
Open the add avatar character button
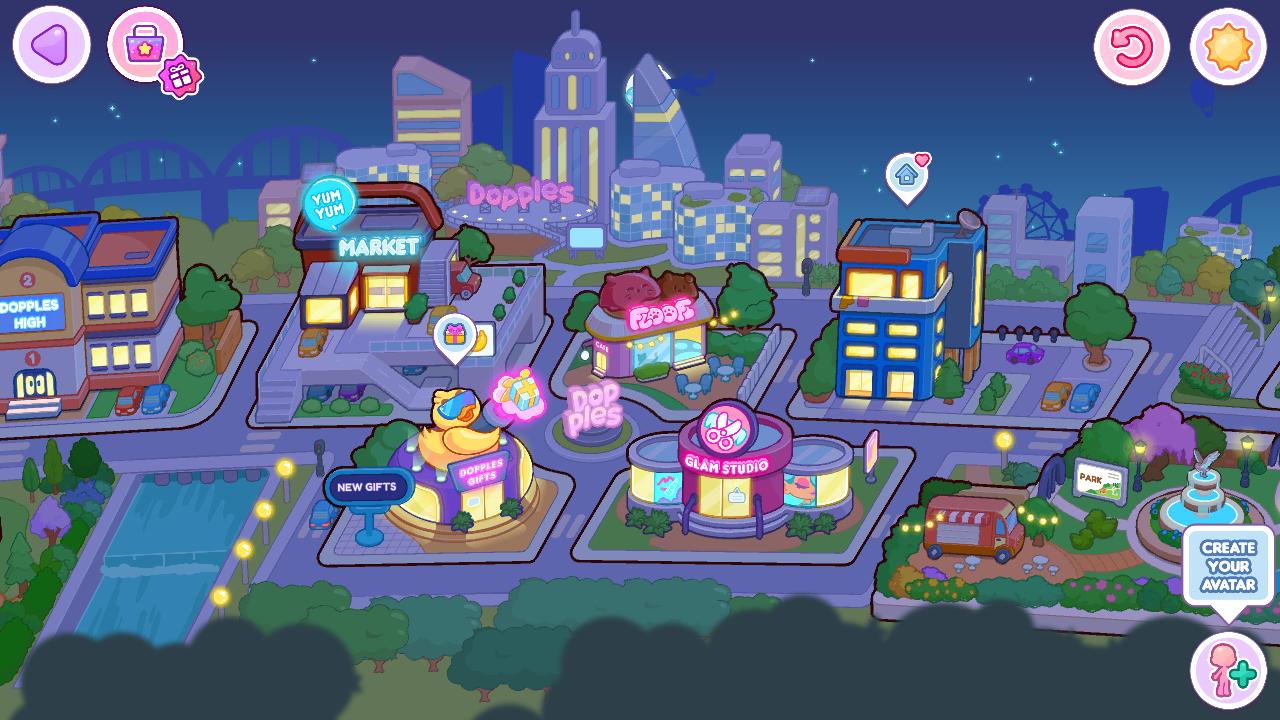click(1228, 670)
